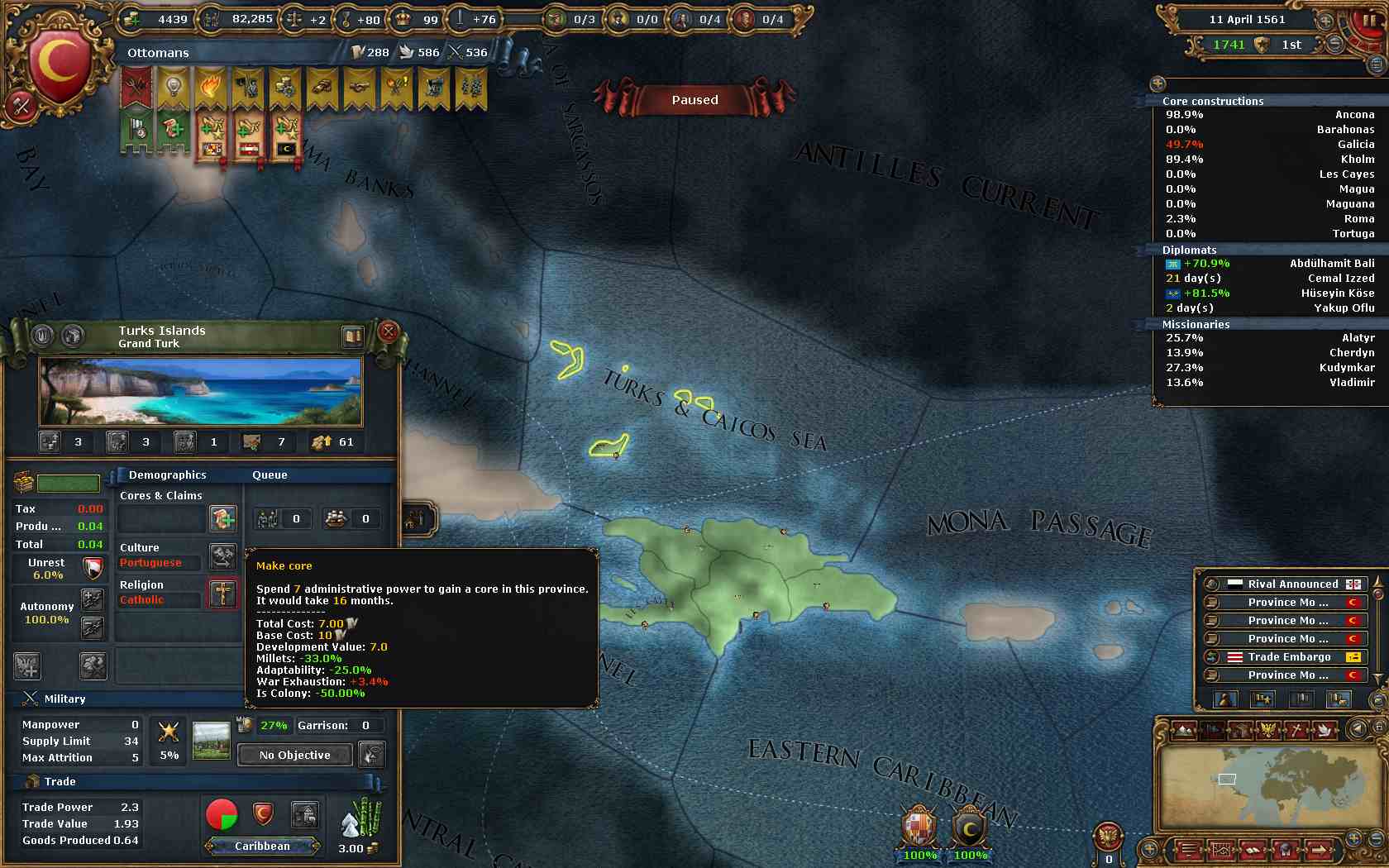1389x868 pixels.
Task: Click the unrest shield icon
Action: tap(93, 568)
